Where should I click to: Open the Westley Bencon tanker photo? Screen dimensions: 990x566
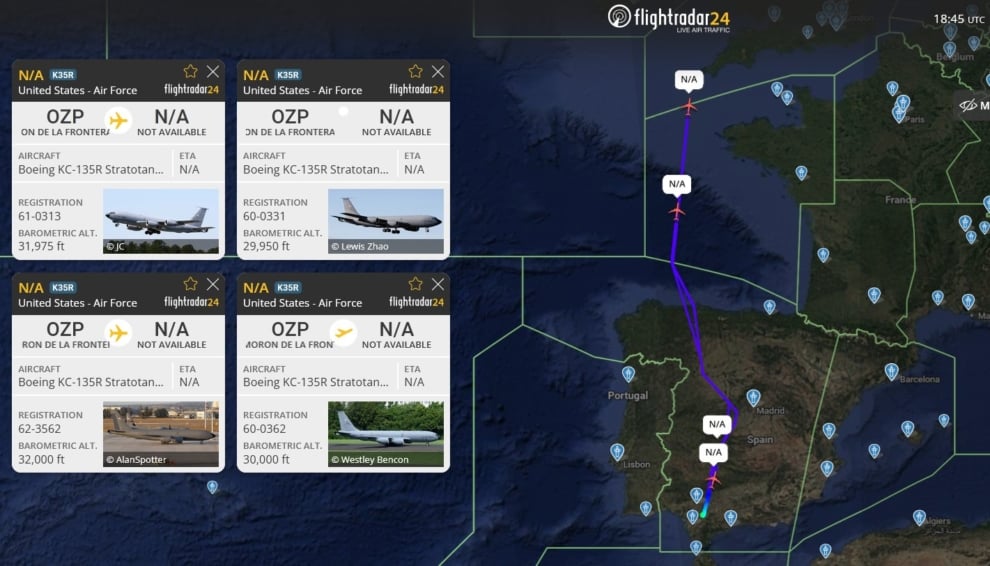(x=386, y=434)
